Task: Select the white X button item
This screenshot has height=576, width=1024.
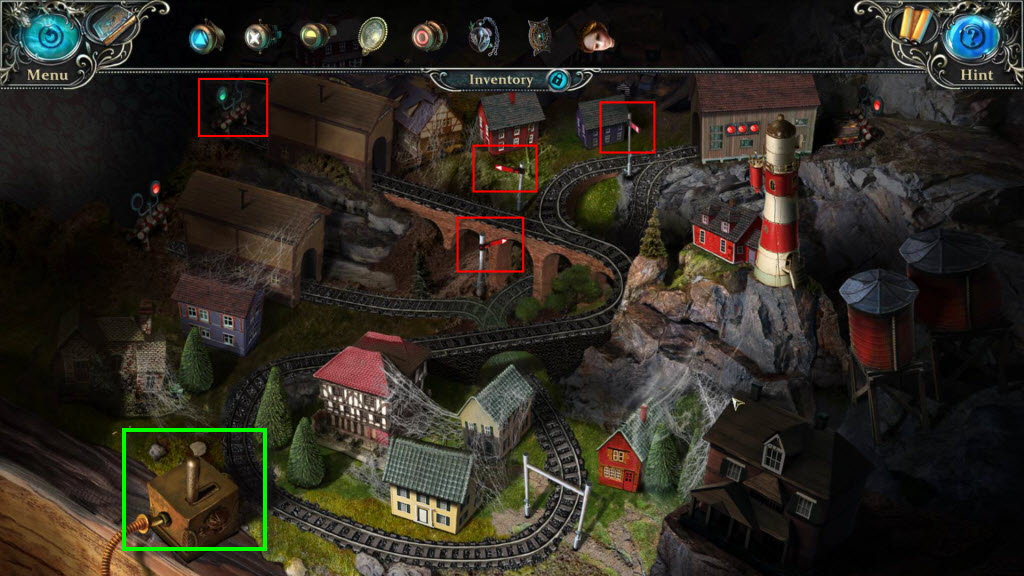Action: tap(259, 37)
